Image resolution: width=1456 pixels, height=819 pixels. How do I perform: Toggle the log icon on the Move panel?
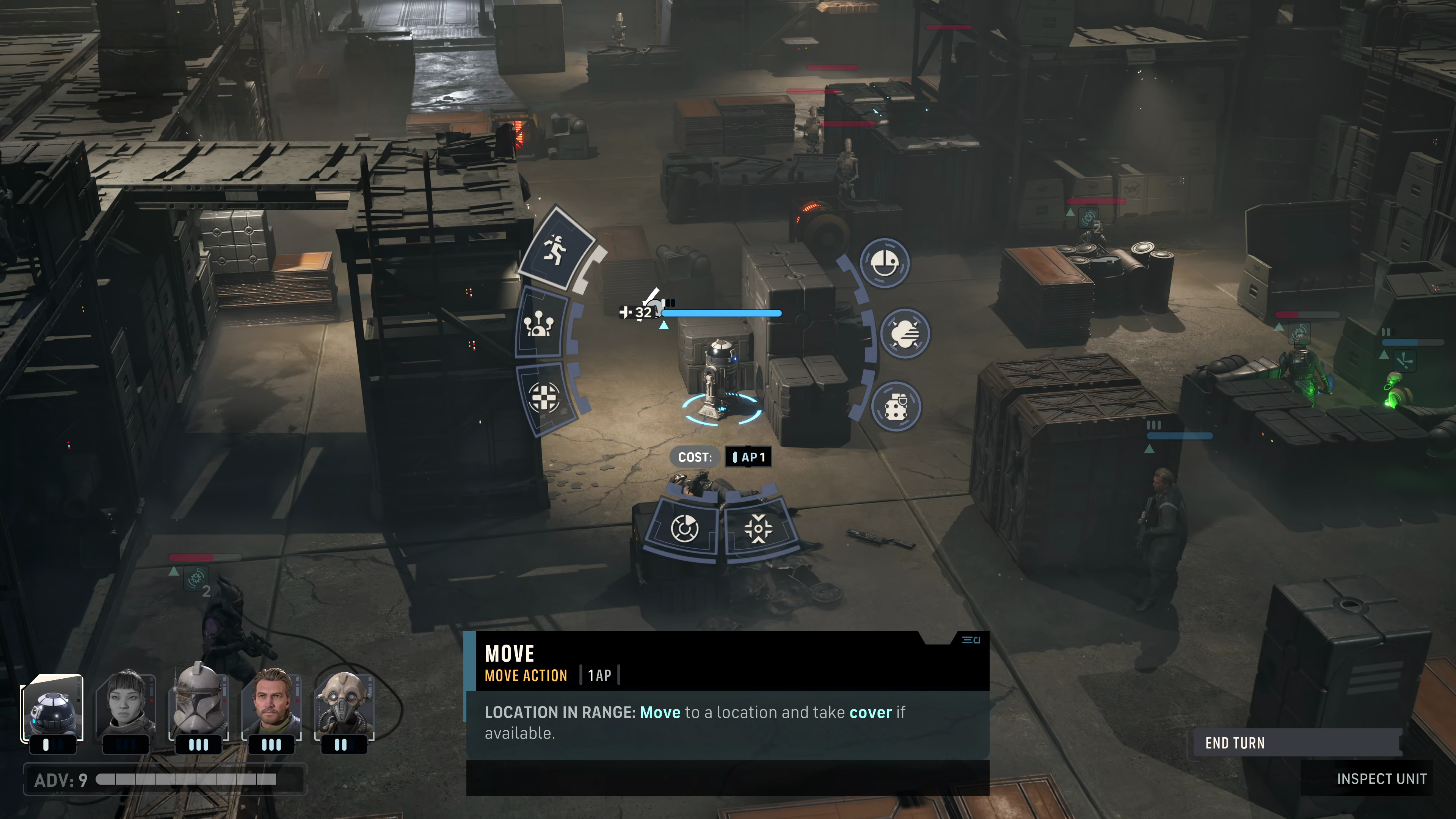point(971,640)
